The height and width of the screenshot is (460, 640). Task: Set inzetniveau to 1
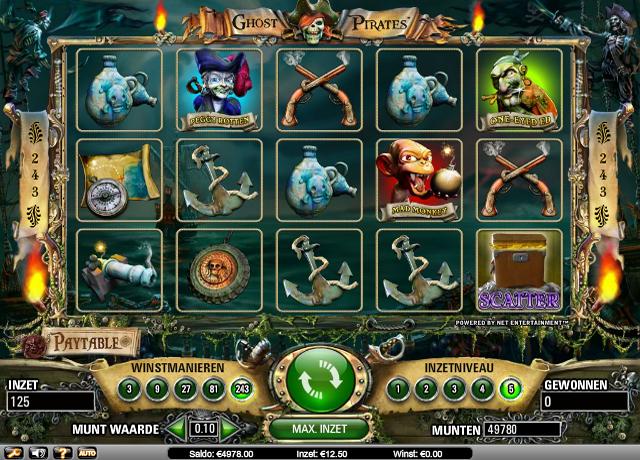(x=399, y=389)
